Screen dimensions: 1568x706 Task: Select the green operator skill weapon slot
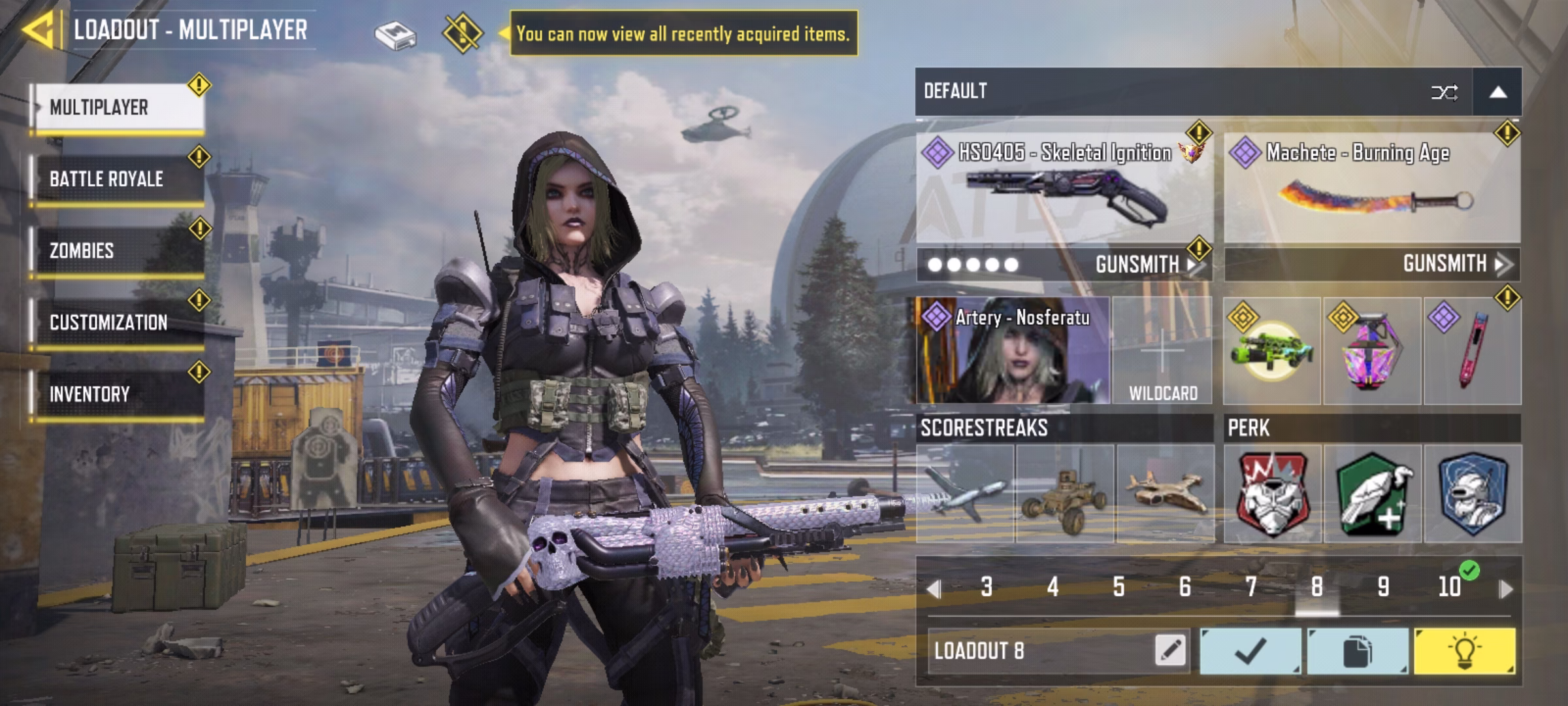point(1272,351)
